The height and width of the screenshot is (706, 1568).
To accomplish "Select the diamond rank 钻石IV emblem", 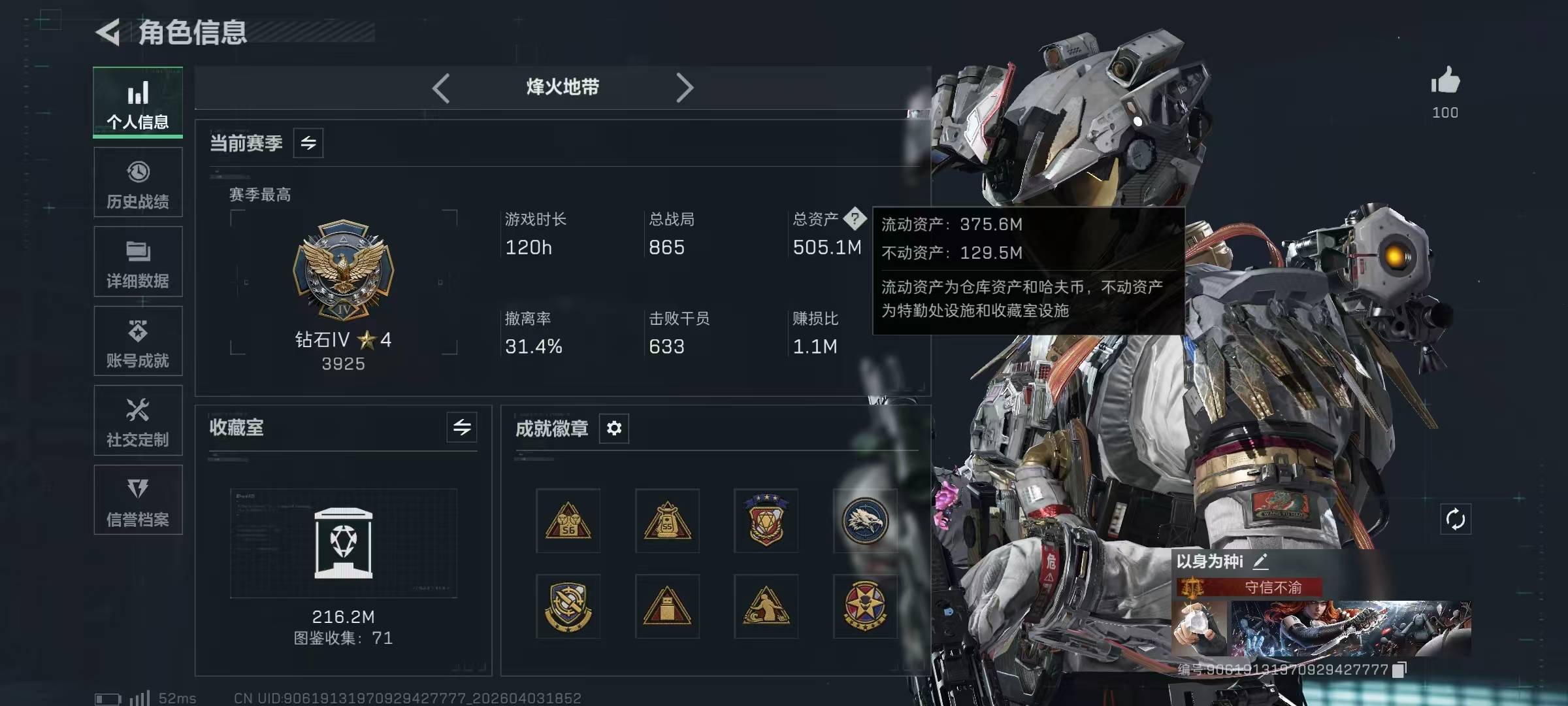I will click(x=344, y=269).
